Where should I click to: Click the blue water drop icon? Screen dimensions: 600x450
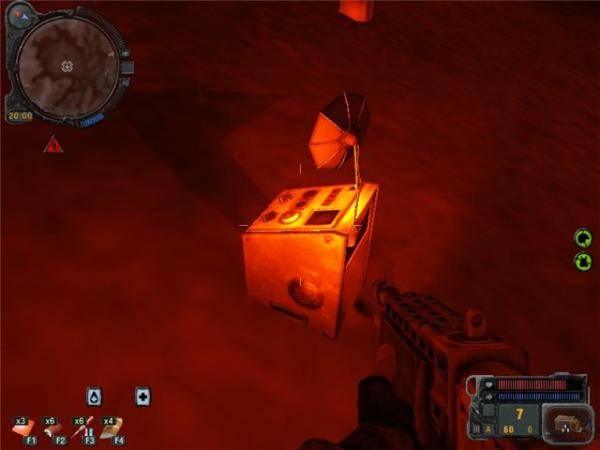(x=93, y=396)
